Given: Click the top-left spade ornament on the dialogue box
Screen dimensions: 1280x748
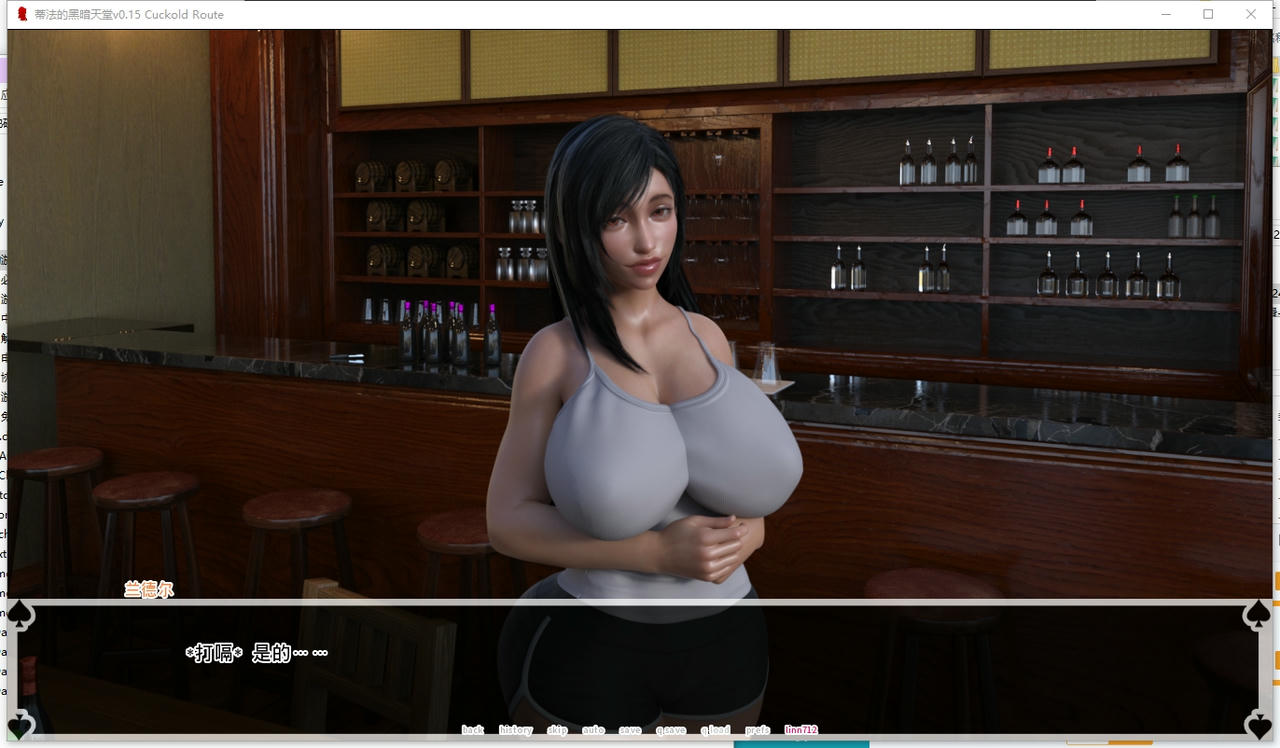Looking at the screenshot, I should pos(18,613).
